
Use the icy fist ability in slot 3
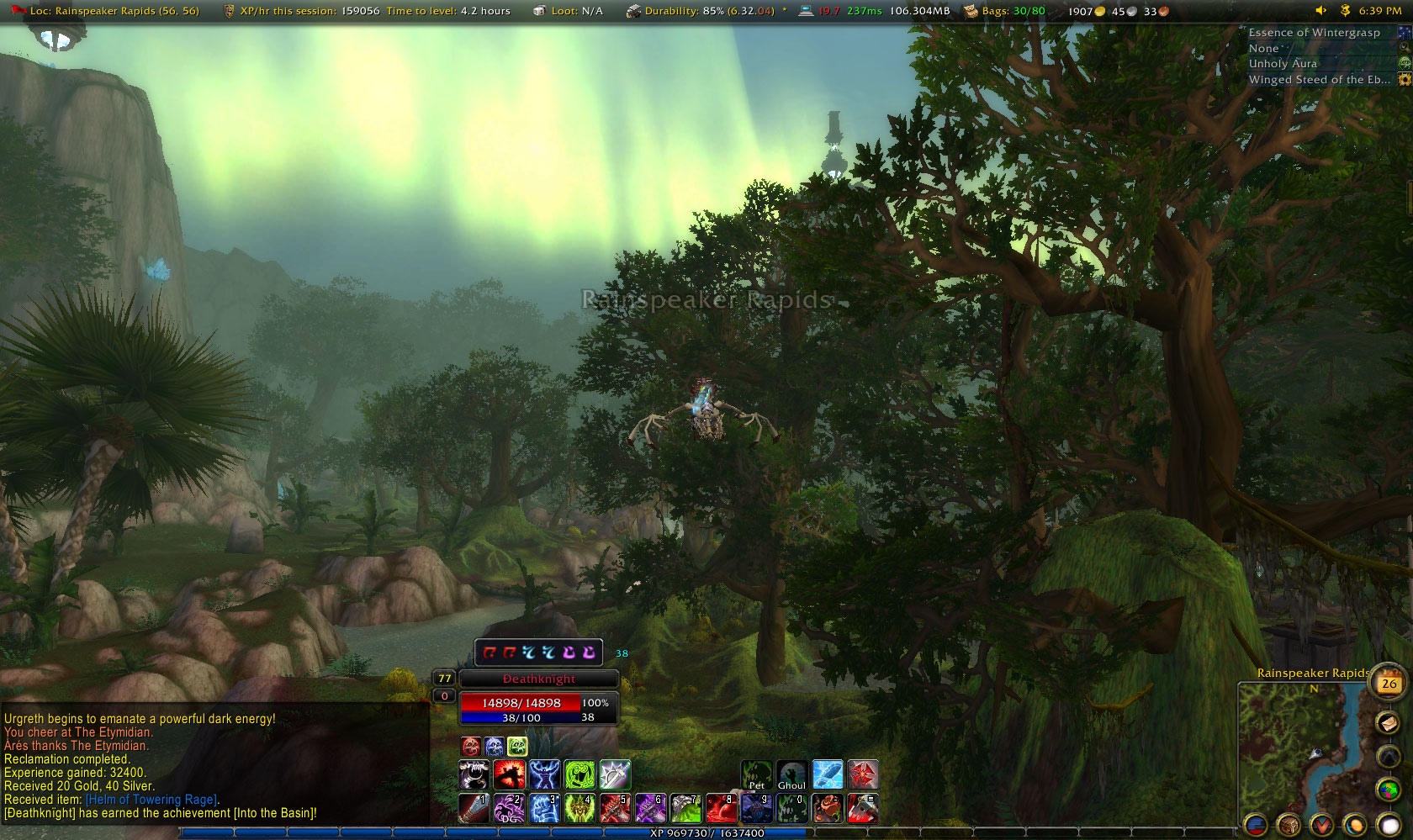point(544,808)
